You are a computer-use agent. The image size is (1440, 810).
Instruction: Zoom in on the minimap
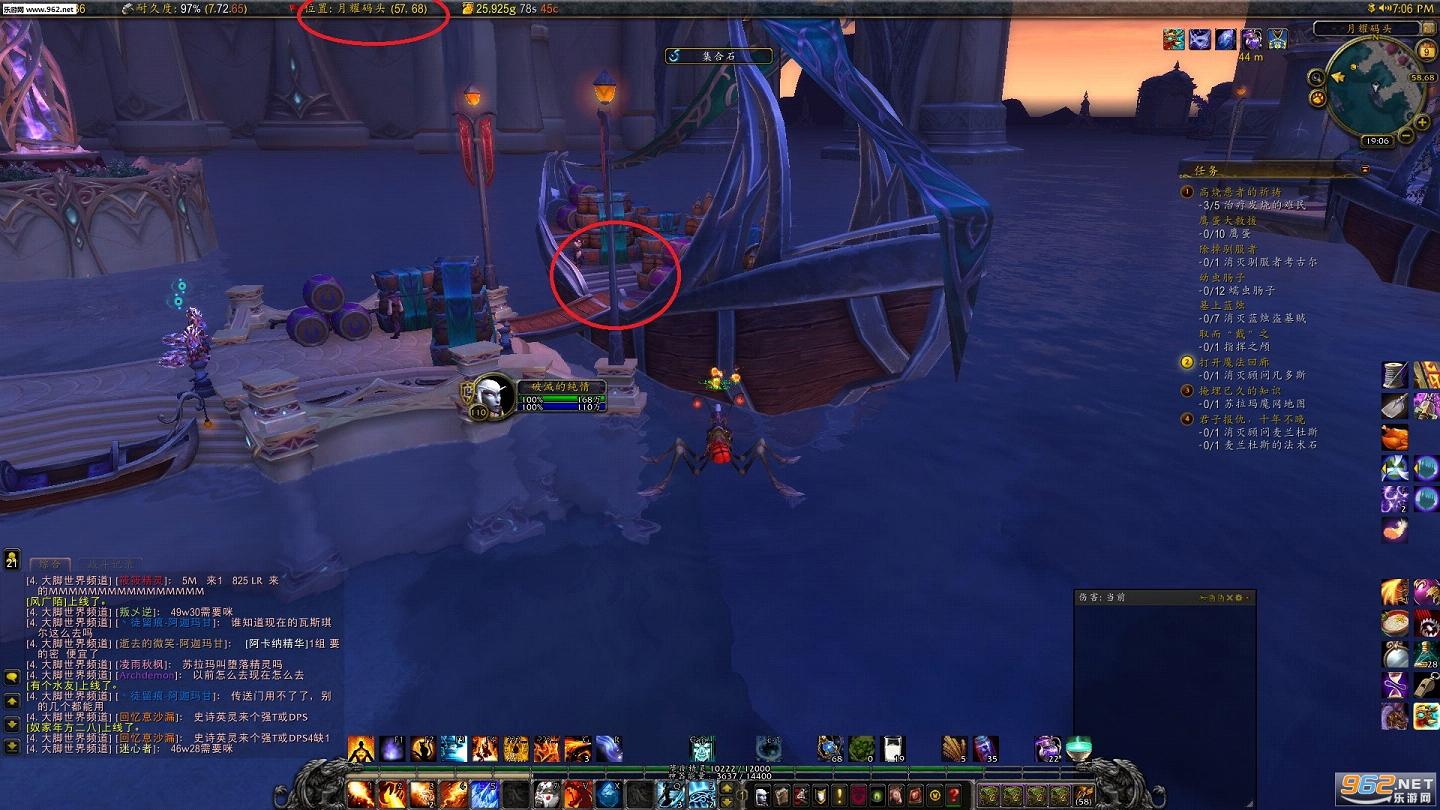coord(1422,121)
